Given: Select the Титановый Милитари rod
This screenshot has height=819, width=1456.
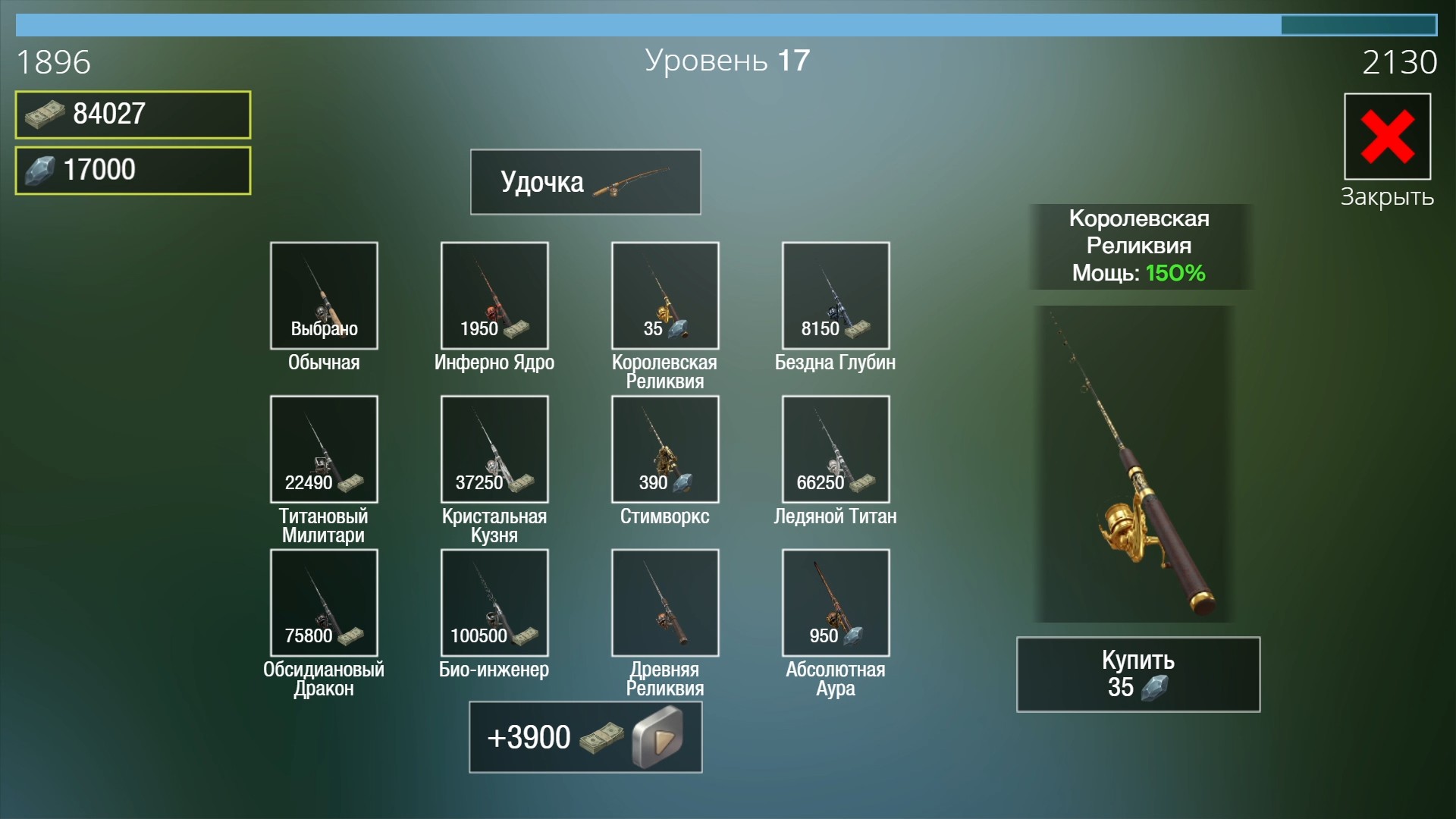Looking at the screenshot, I should (x=324, y=449).
